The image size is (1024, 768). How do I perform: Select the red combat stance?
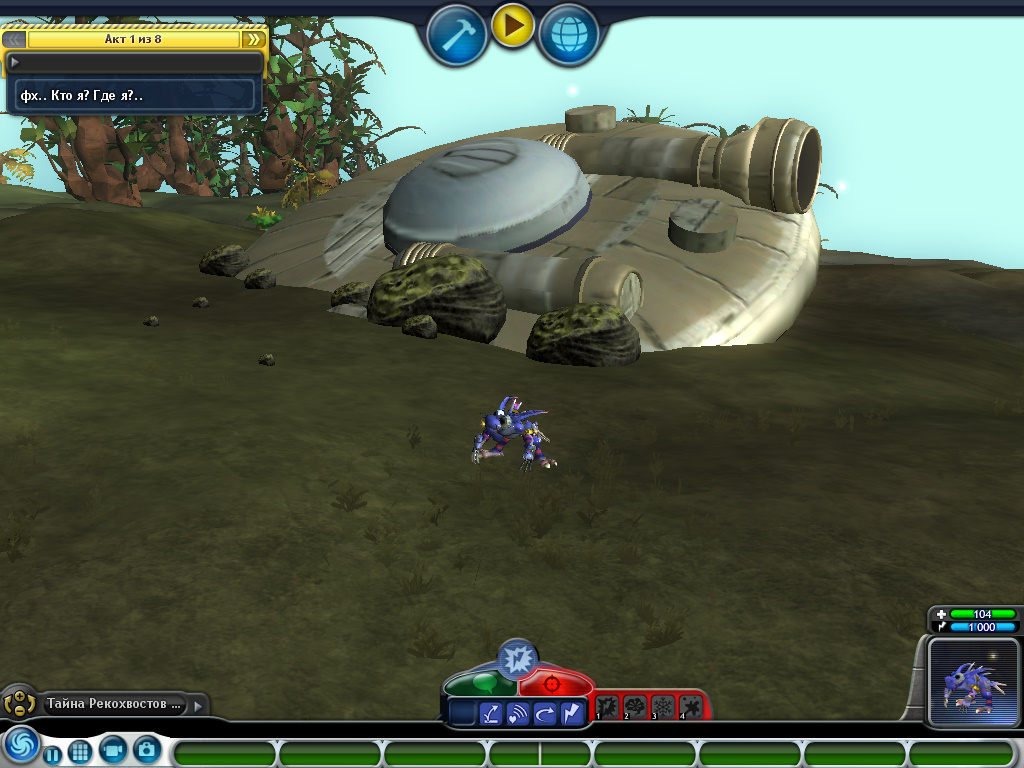554,684
